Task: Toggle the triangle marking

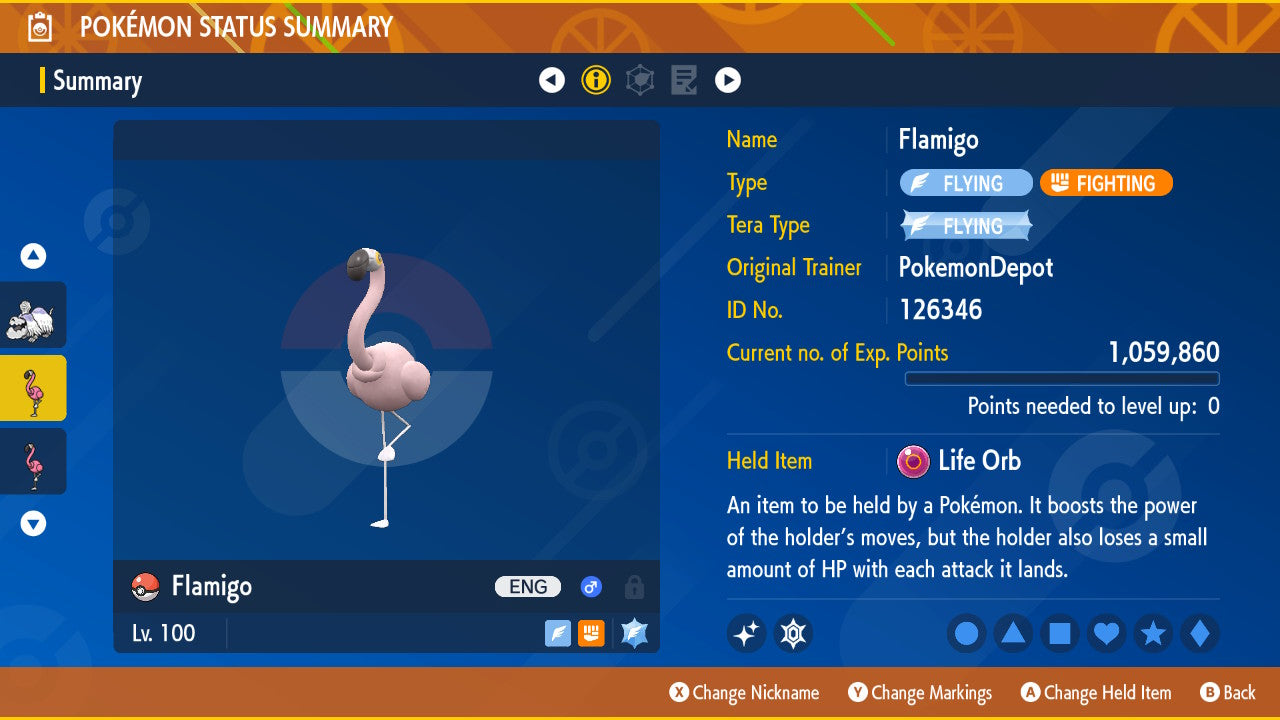Action: [x=1013, y=633]
